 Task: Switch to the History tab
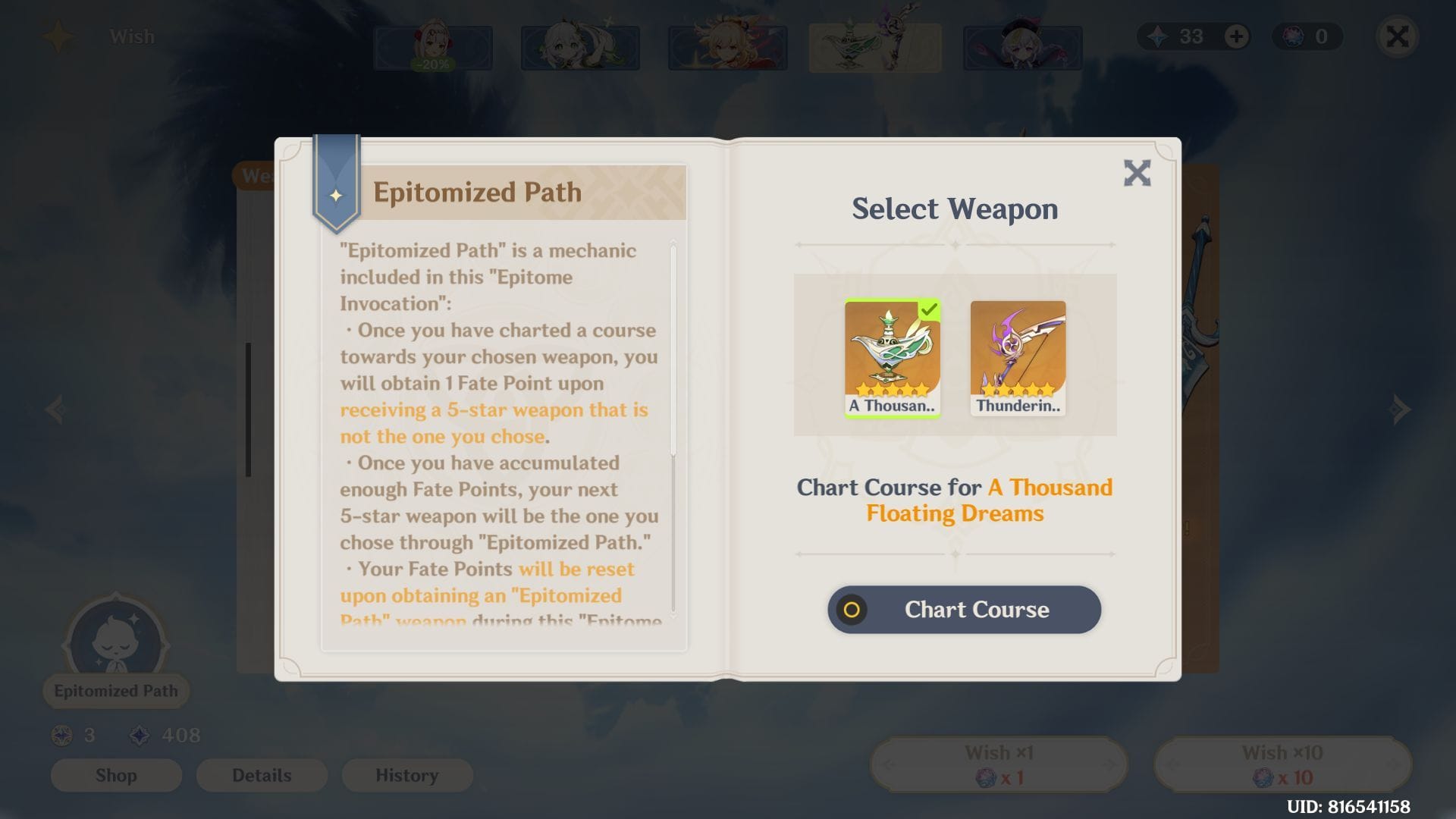pos(406,775)
